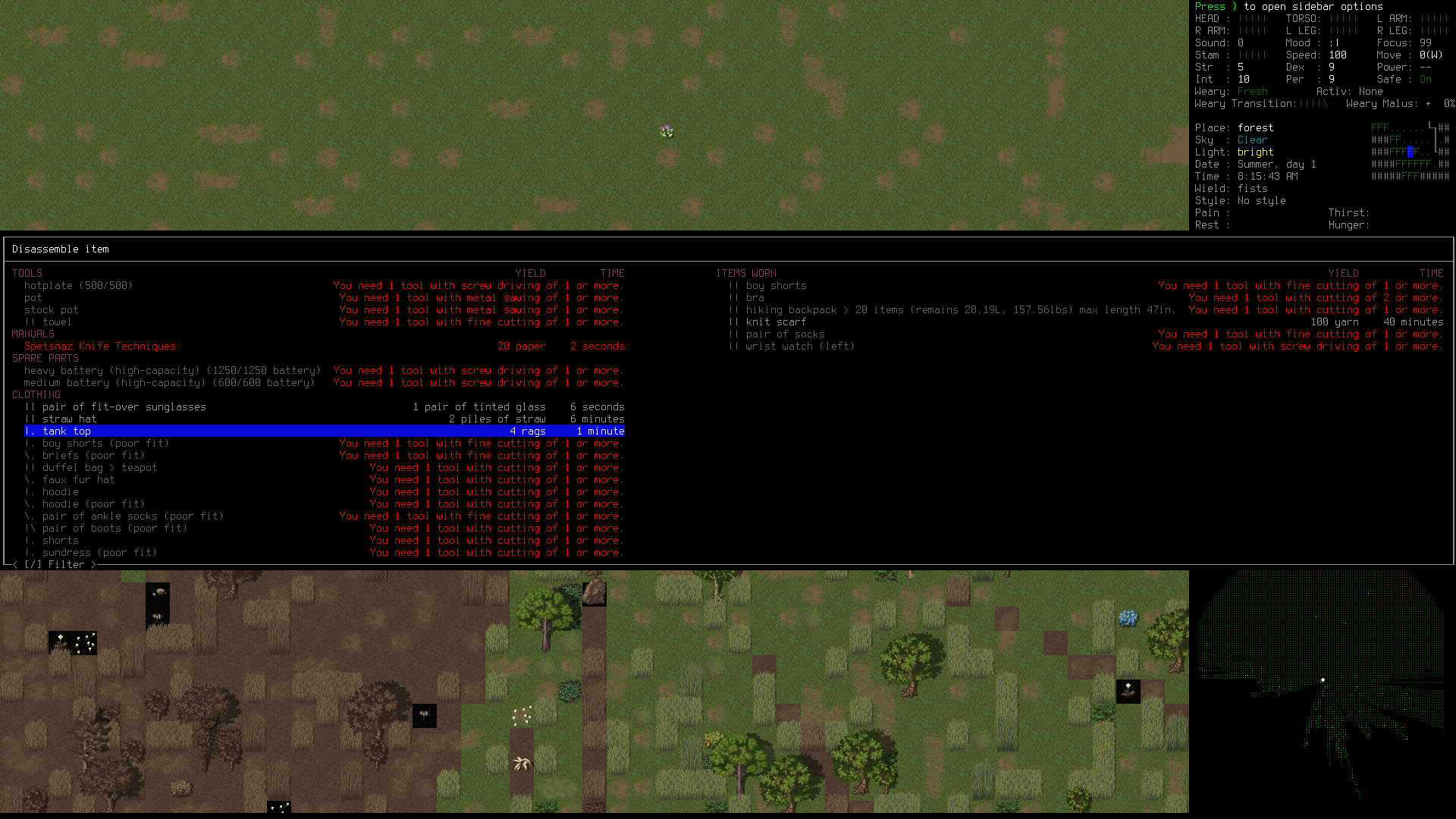The width and height of the screenshot is (1456, 819).
Task: Collapse the CLOTHING section header
Action: pos(36,394)
